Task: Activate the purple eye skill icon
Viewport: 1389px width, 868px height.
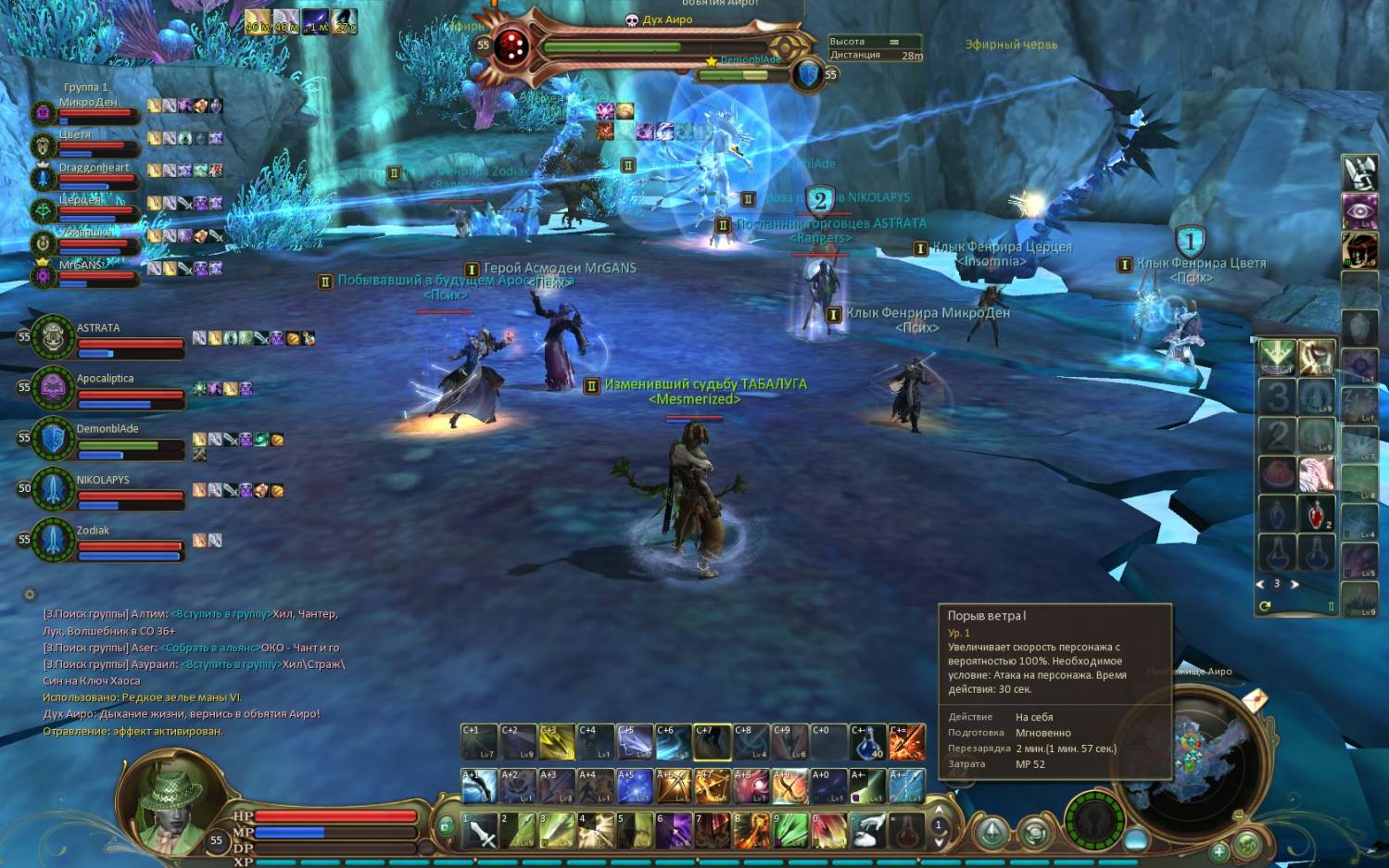Action: tap(1359, 210)
